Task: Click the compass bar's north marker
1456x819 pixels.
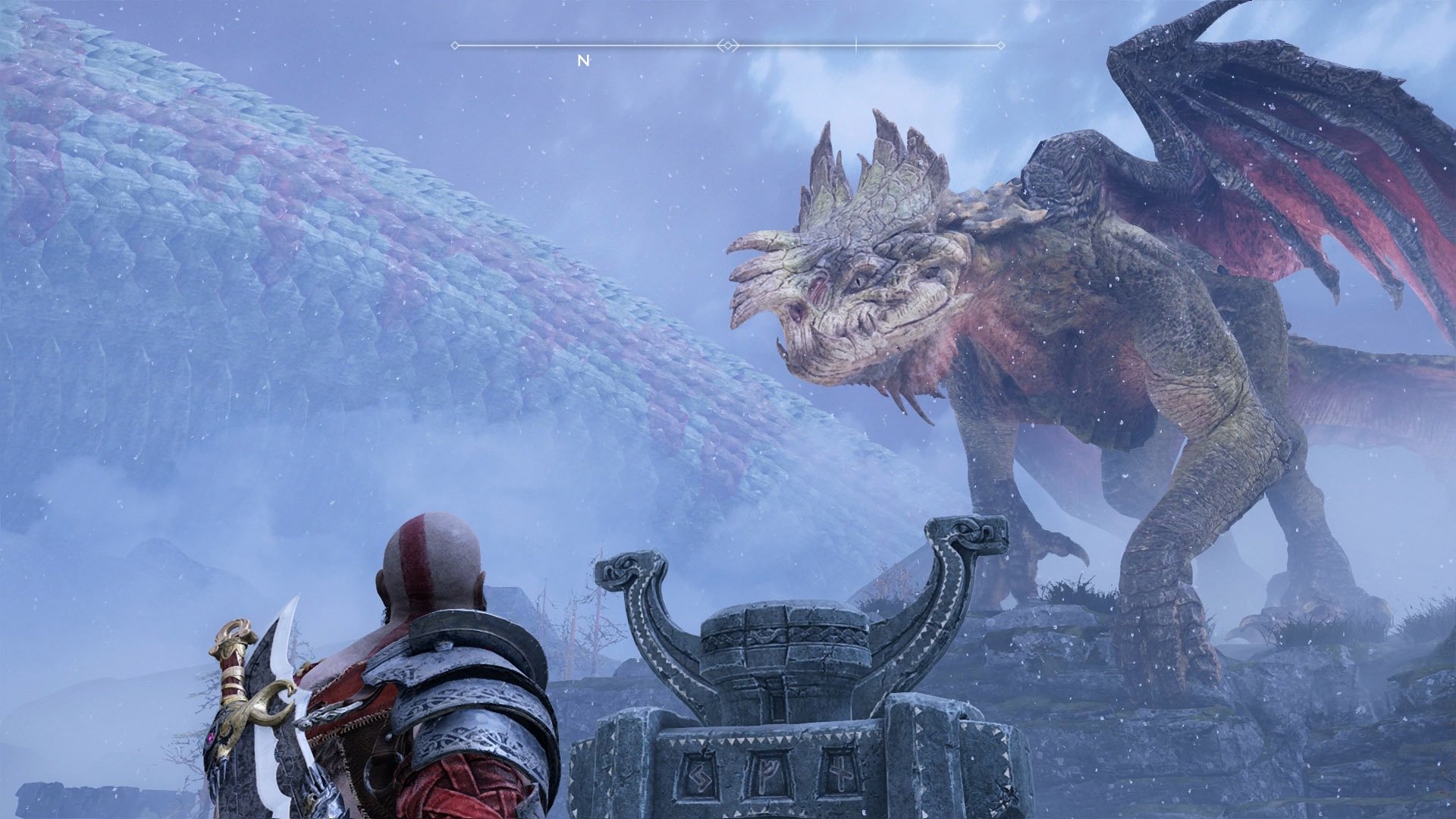Action: click(x=583, y=61)
